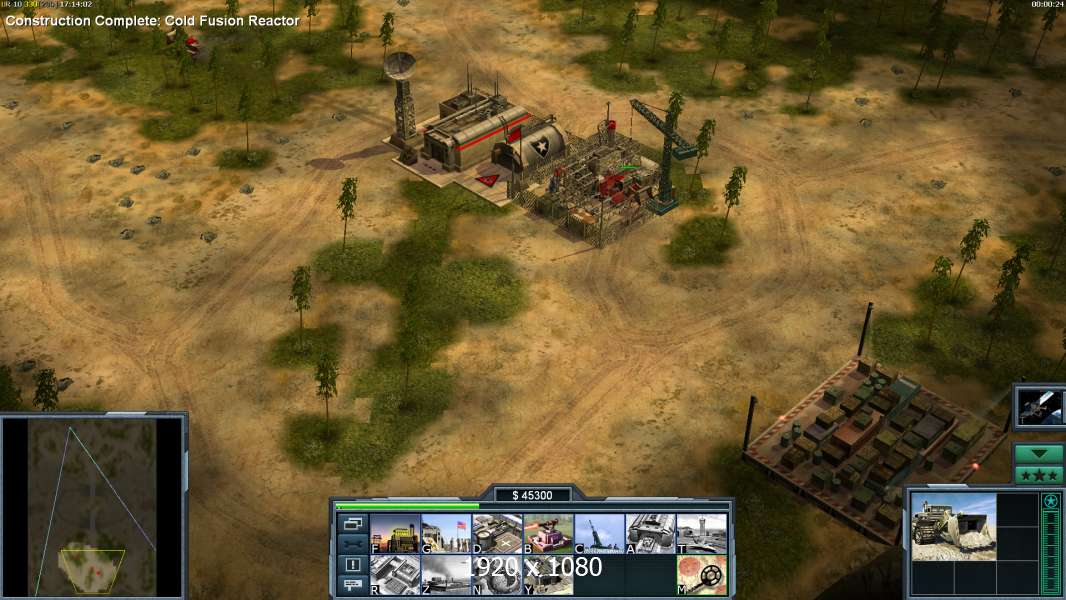Image resolution: width=1066 pixels, height=600 pixels.
Task: Build the helipad structure marked D
Action: 497,534
